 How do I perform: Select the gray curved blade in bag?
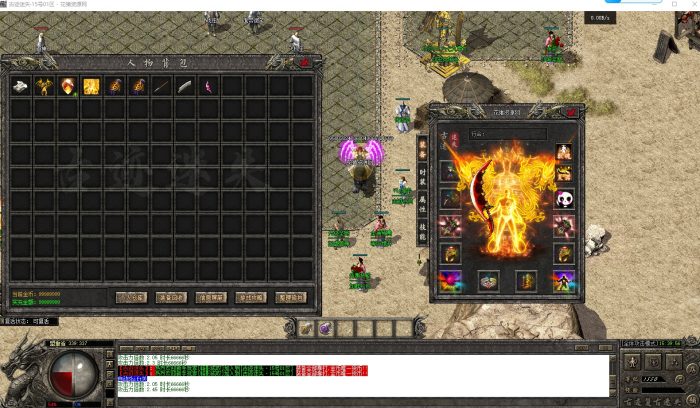coord(185,86)
